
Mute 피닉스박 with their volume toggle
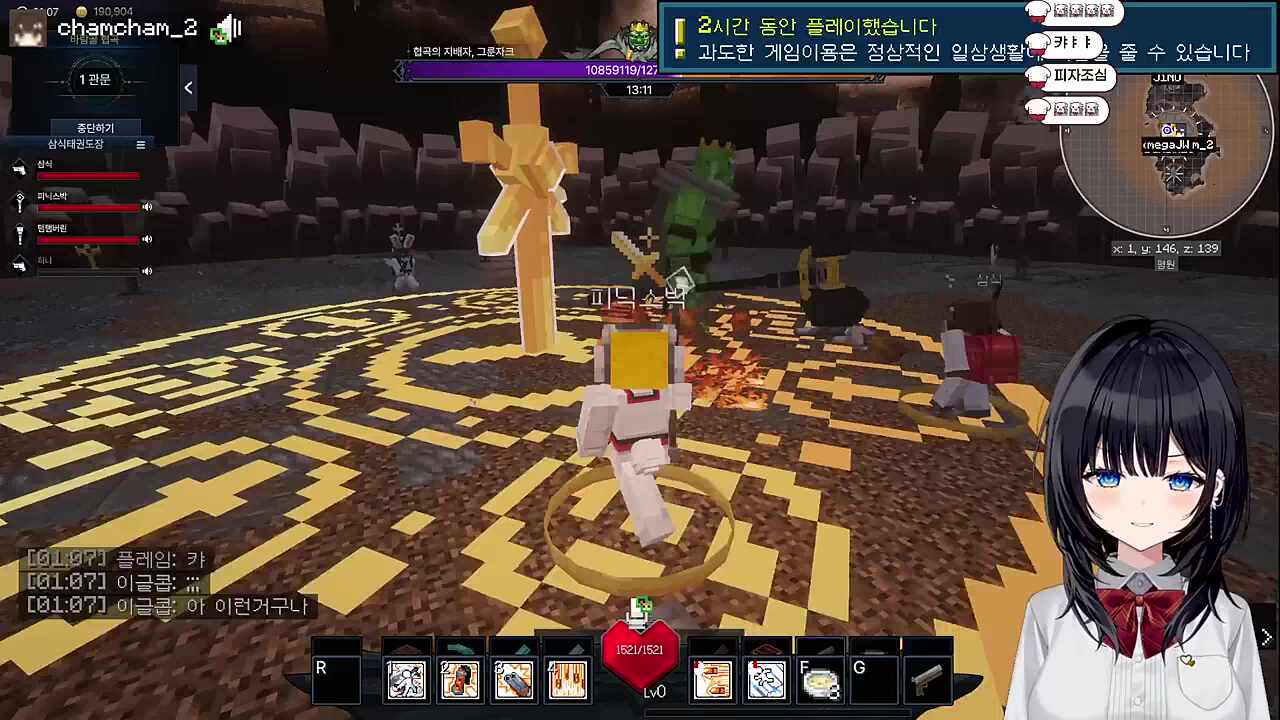tap(147, 207)
